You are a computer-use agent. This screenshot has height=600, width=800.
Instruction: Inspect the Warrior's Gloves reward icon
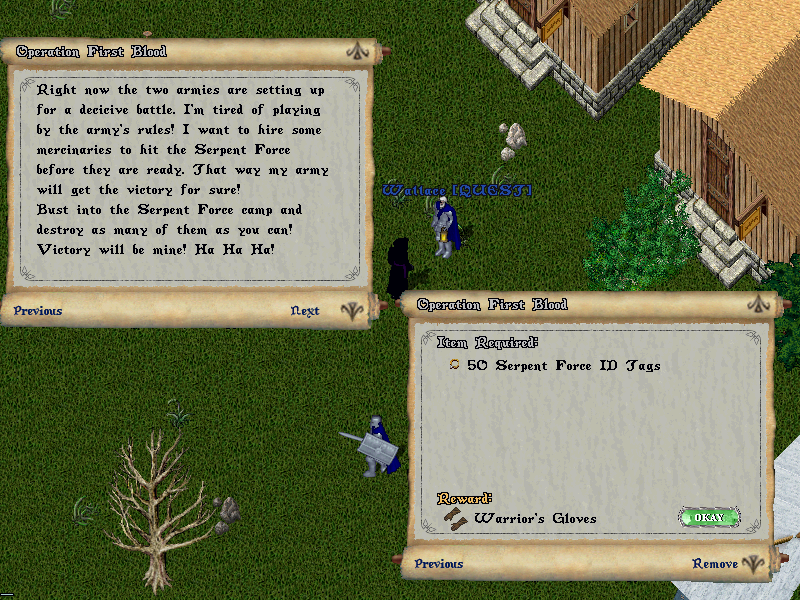pyautogui.click(x=456, y=517)
